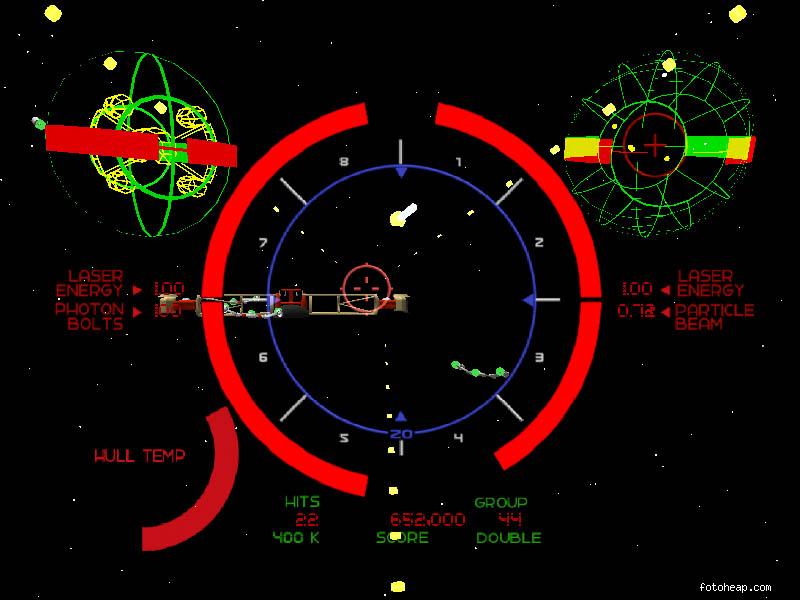800x600 pixels.
Task: Click the left wireframe radar sphere
Action: (138, 145)
